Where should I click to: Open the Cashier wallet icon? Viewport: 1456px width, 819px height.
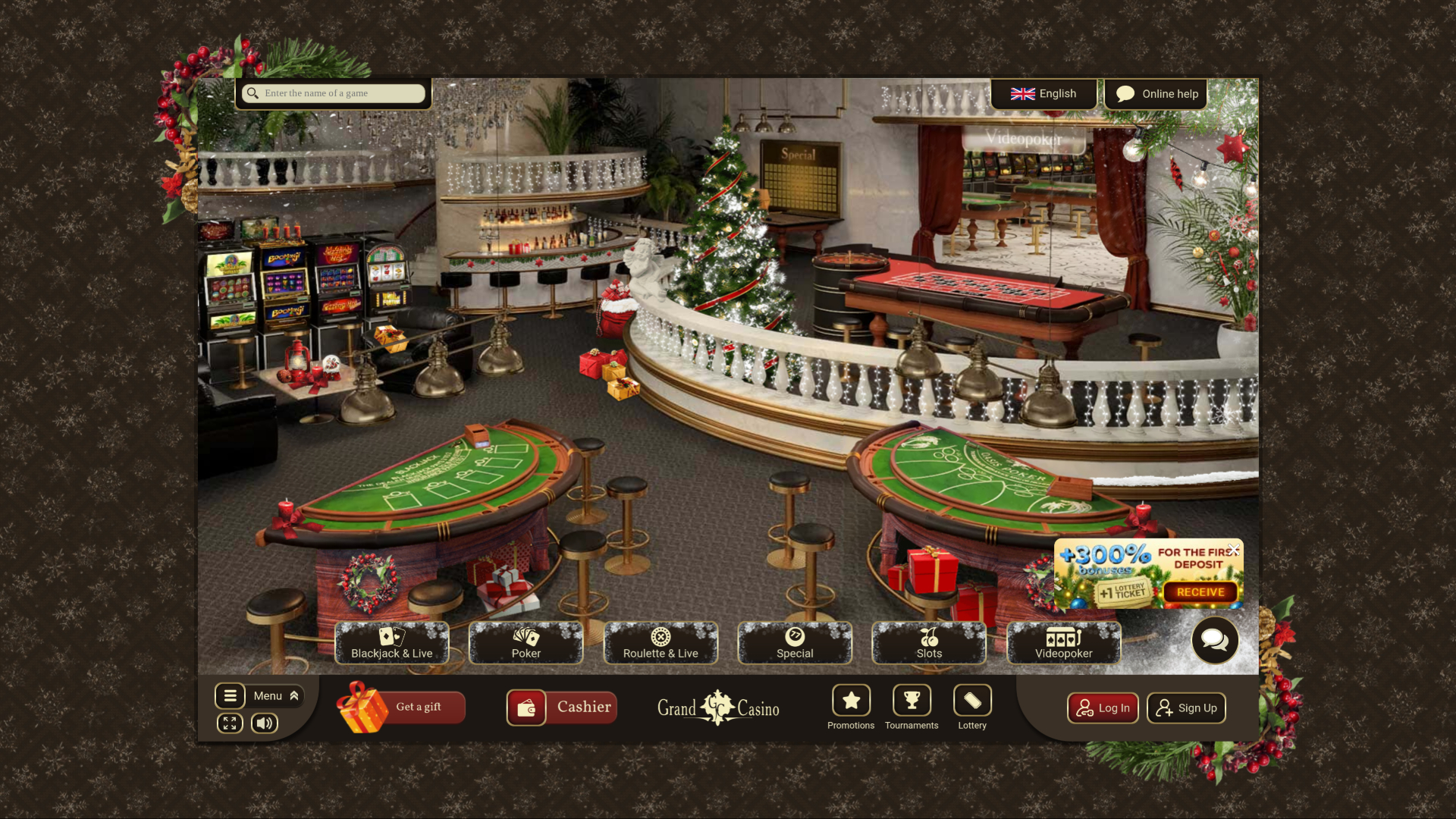click(x=527, y=708)
